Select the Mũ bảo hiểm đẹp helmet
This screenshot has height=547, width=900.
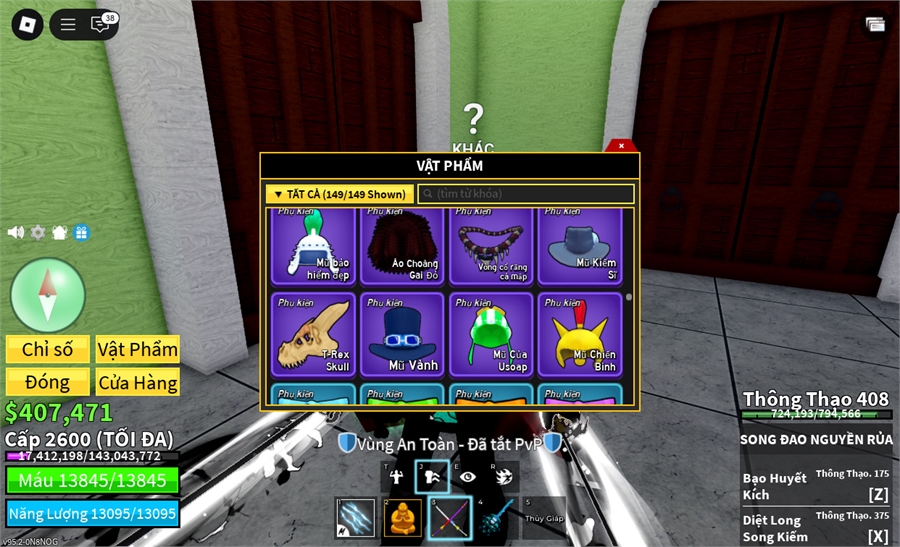tap(313, 246)
